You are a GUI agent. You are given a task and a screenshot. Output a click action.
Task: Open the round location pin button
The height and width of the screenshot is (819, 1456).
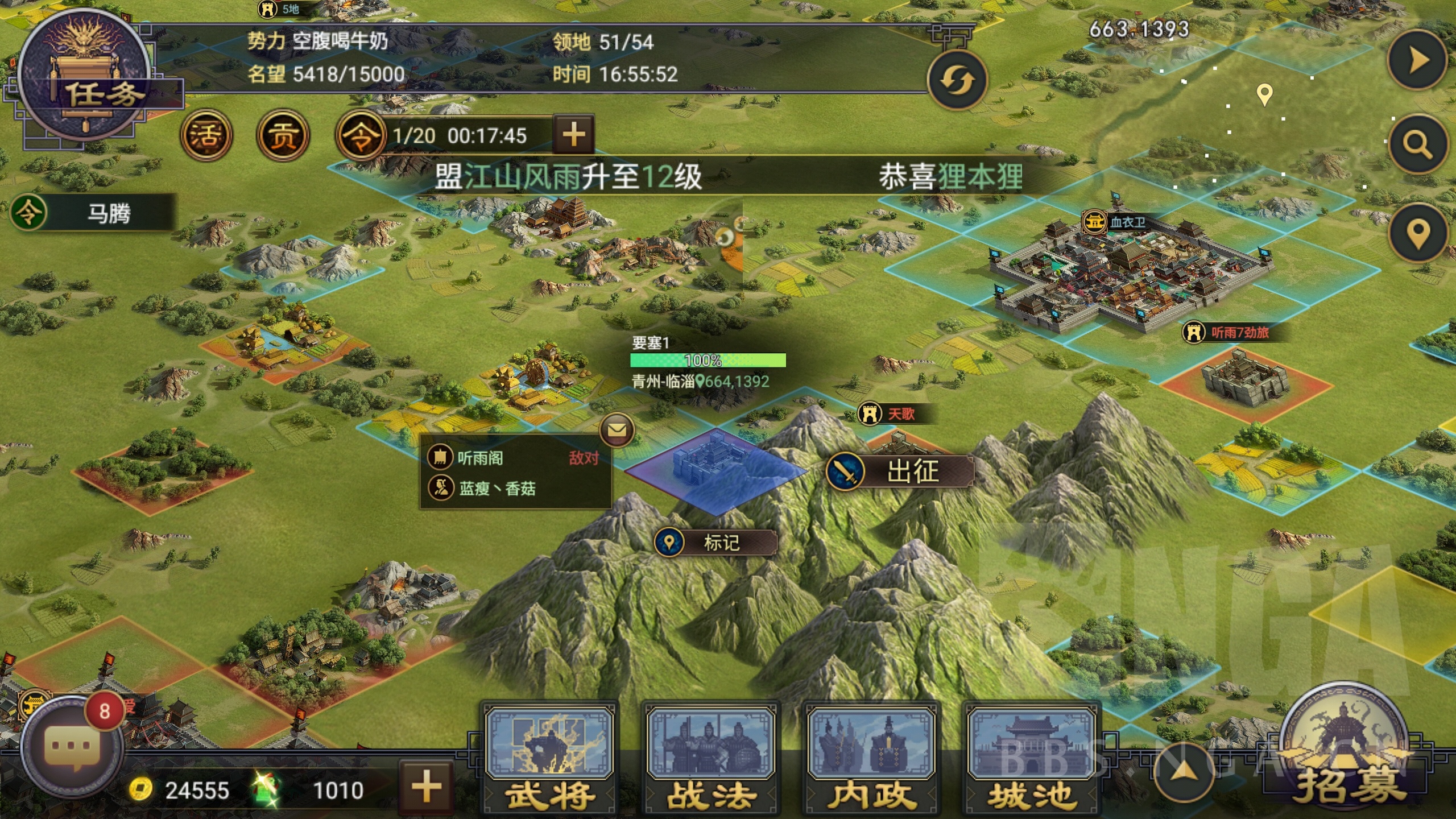click(1417, 233)
